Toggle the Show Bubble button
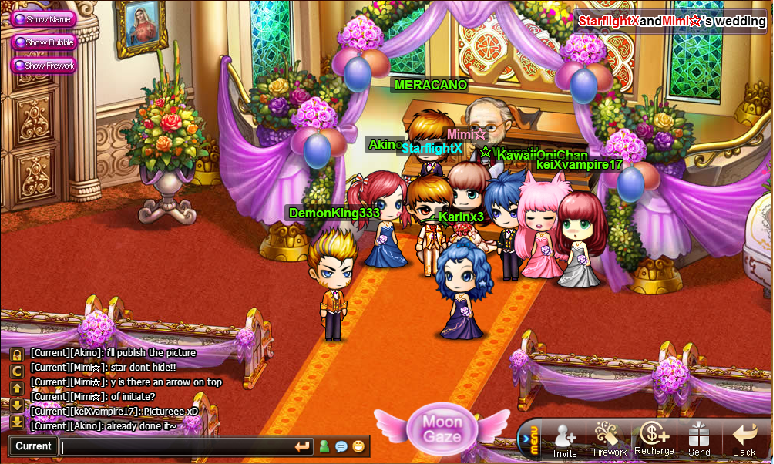The height and width of the screenshot is (464, 774). [43, 42]
